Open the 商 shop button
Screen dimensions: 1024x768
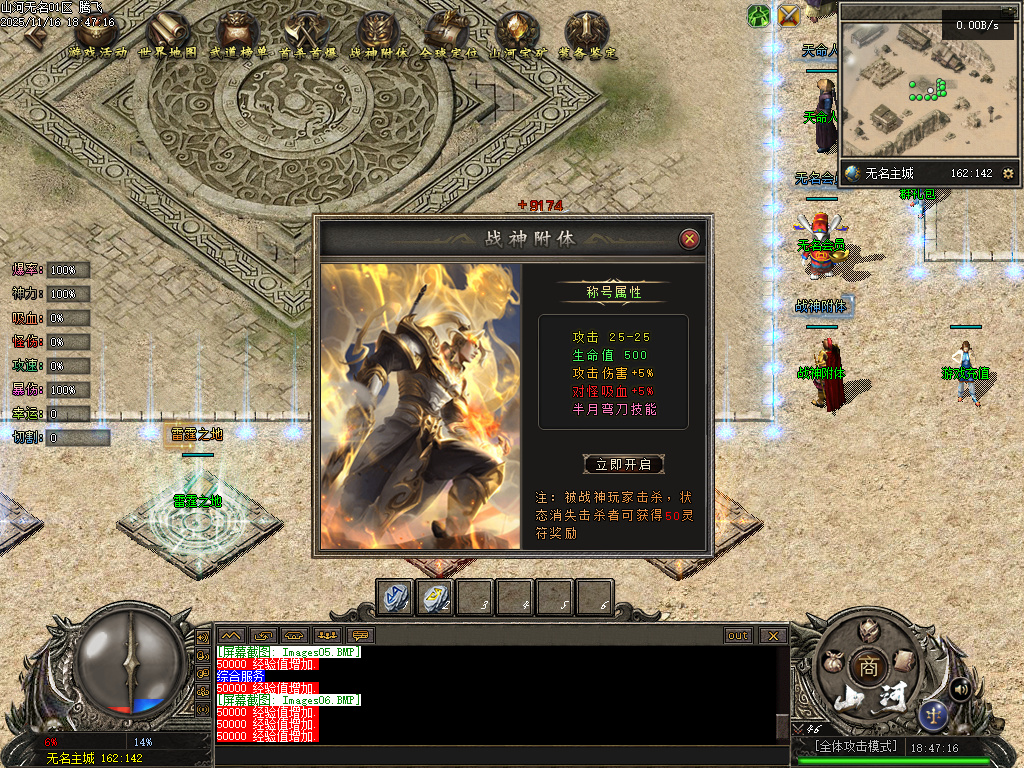[x=866, y=667]
